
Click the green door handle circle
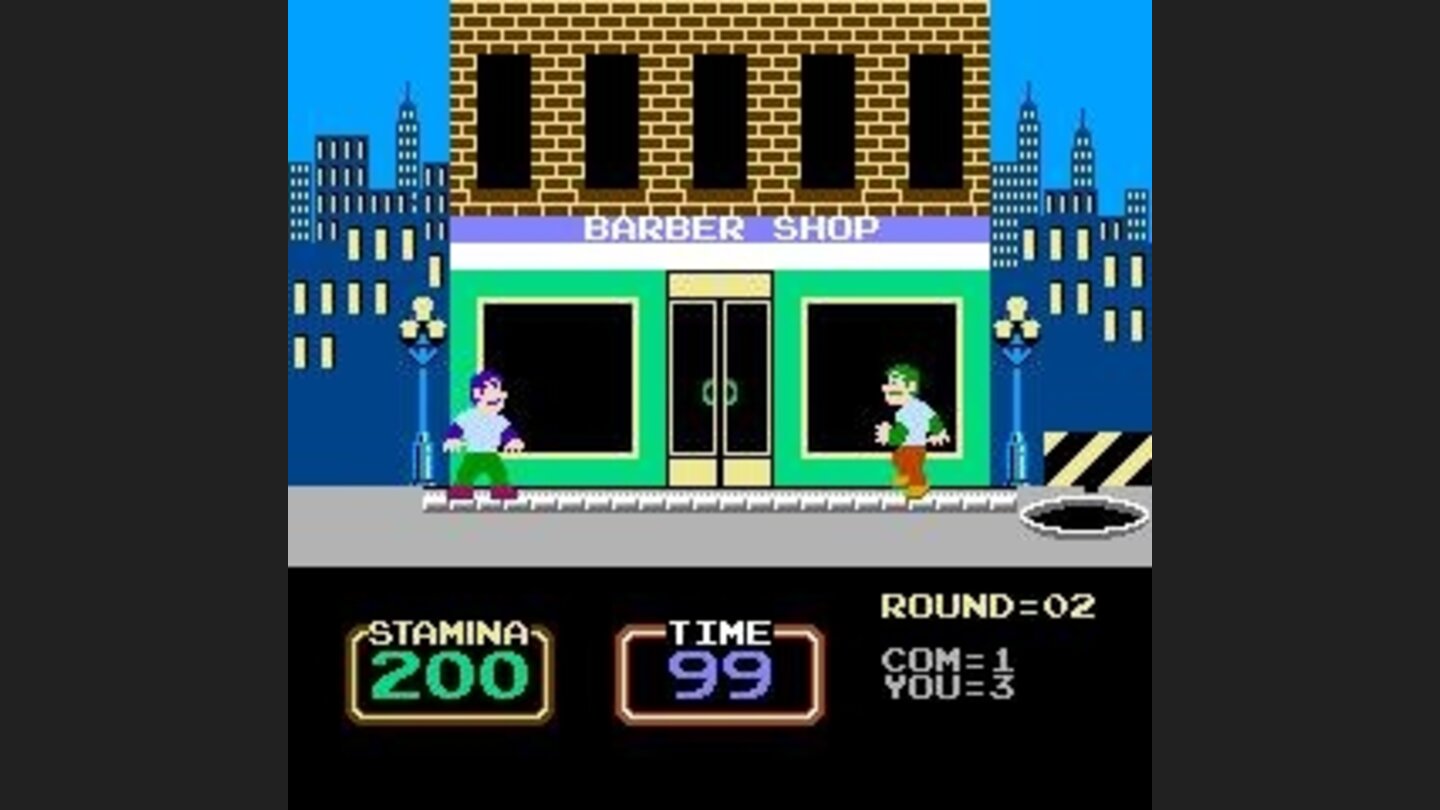coord(718,392)
